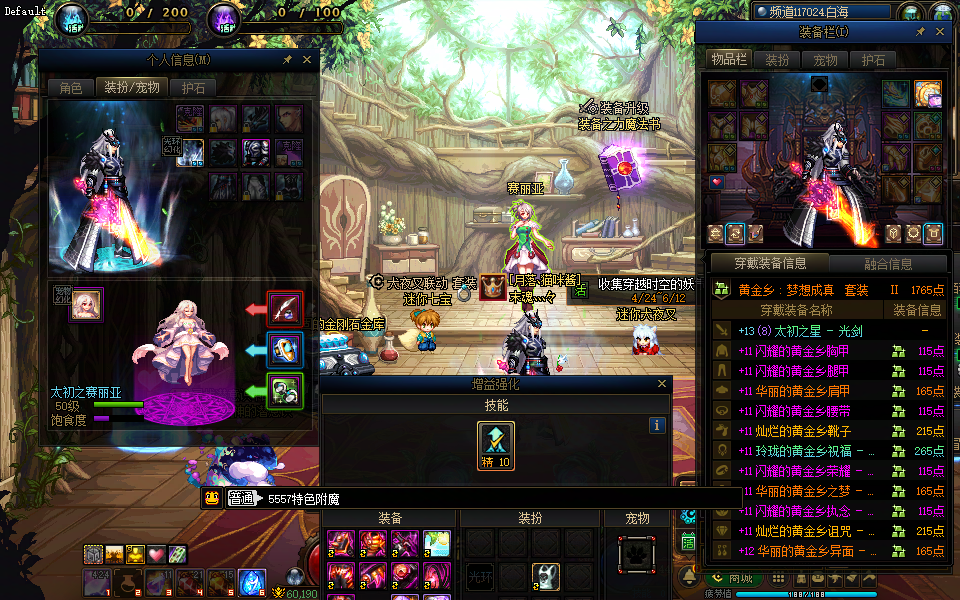Show the 融合信息 tab

coord(887,265)
